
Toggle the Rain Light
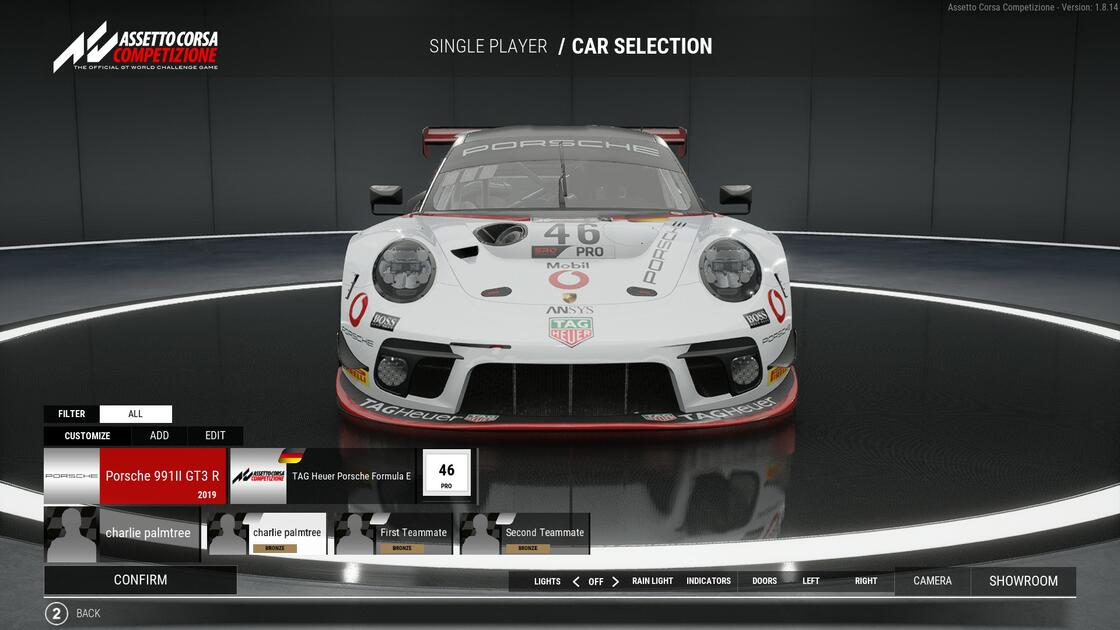(x=652, y=581)
